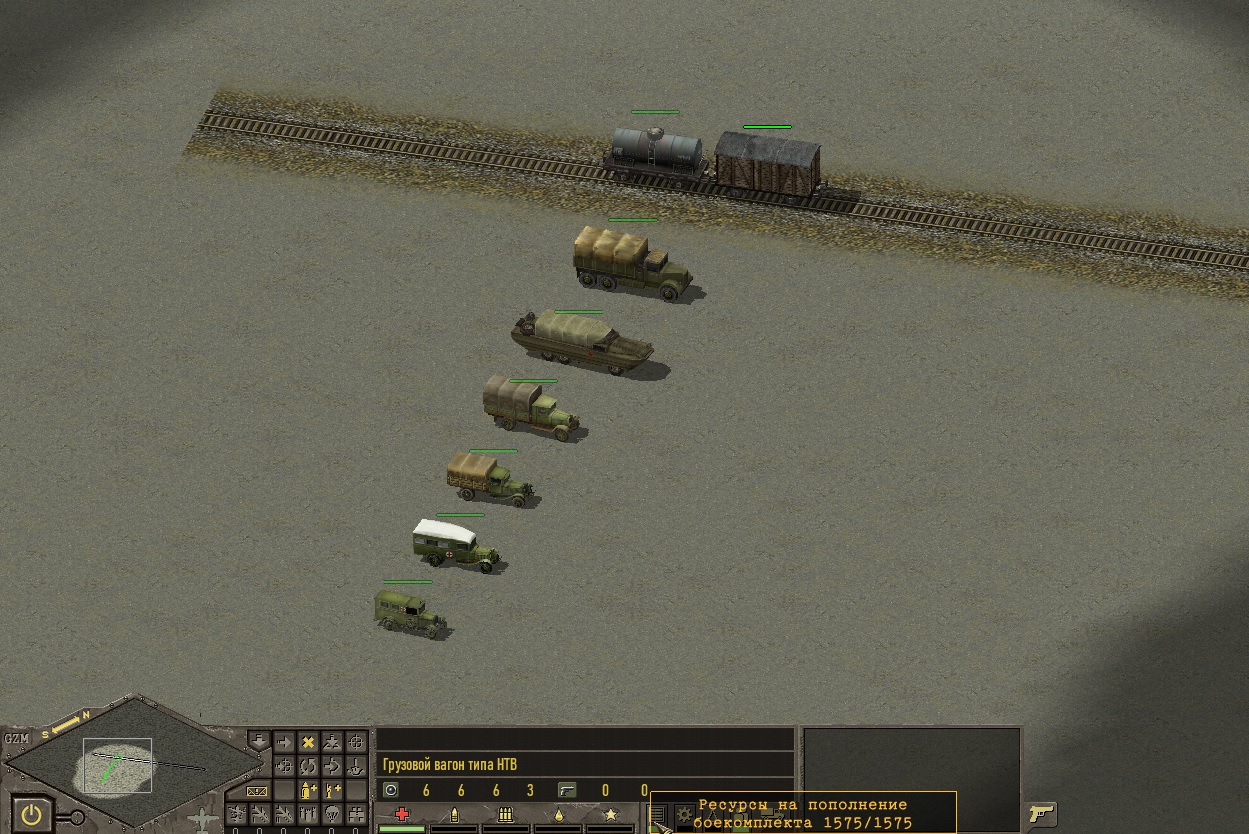Click the curved arrow command icon

pos(332,767)
